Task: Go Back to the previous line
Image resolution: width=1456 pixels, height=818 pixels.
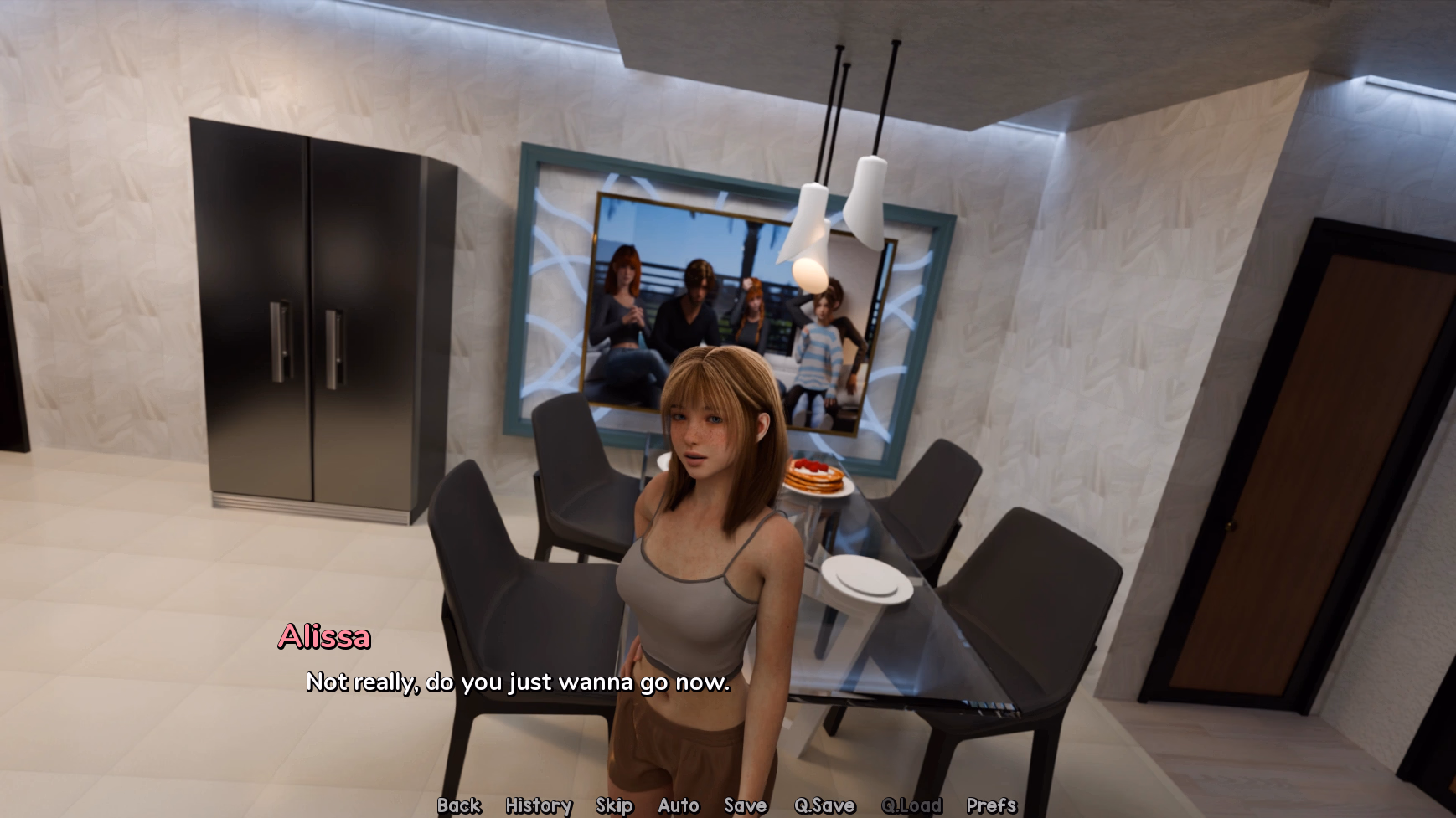Action: click(459, 805)
